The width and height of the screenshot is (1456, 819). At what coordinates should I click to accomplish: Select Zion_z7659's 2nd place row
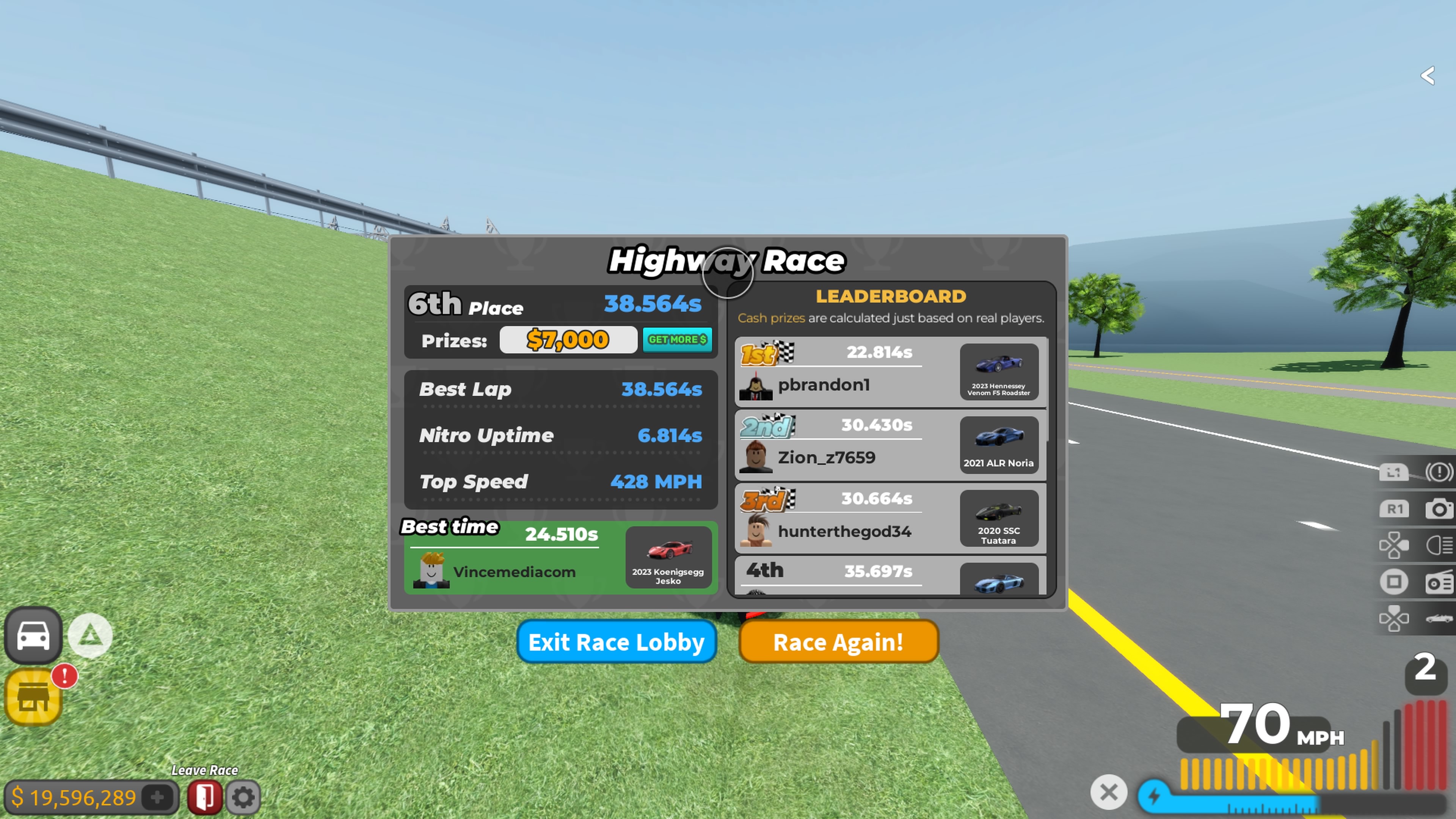848,445
